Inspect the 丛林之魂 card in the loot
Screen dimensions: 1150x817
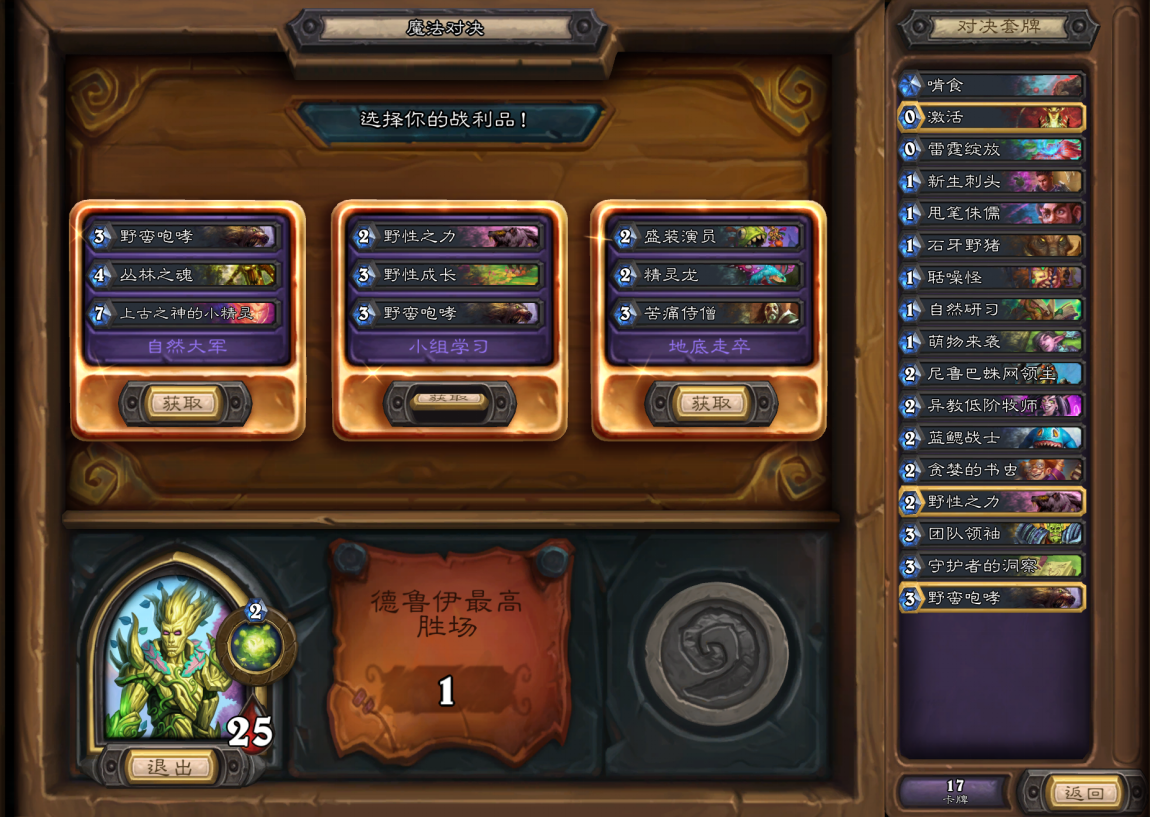coord(183,275)
